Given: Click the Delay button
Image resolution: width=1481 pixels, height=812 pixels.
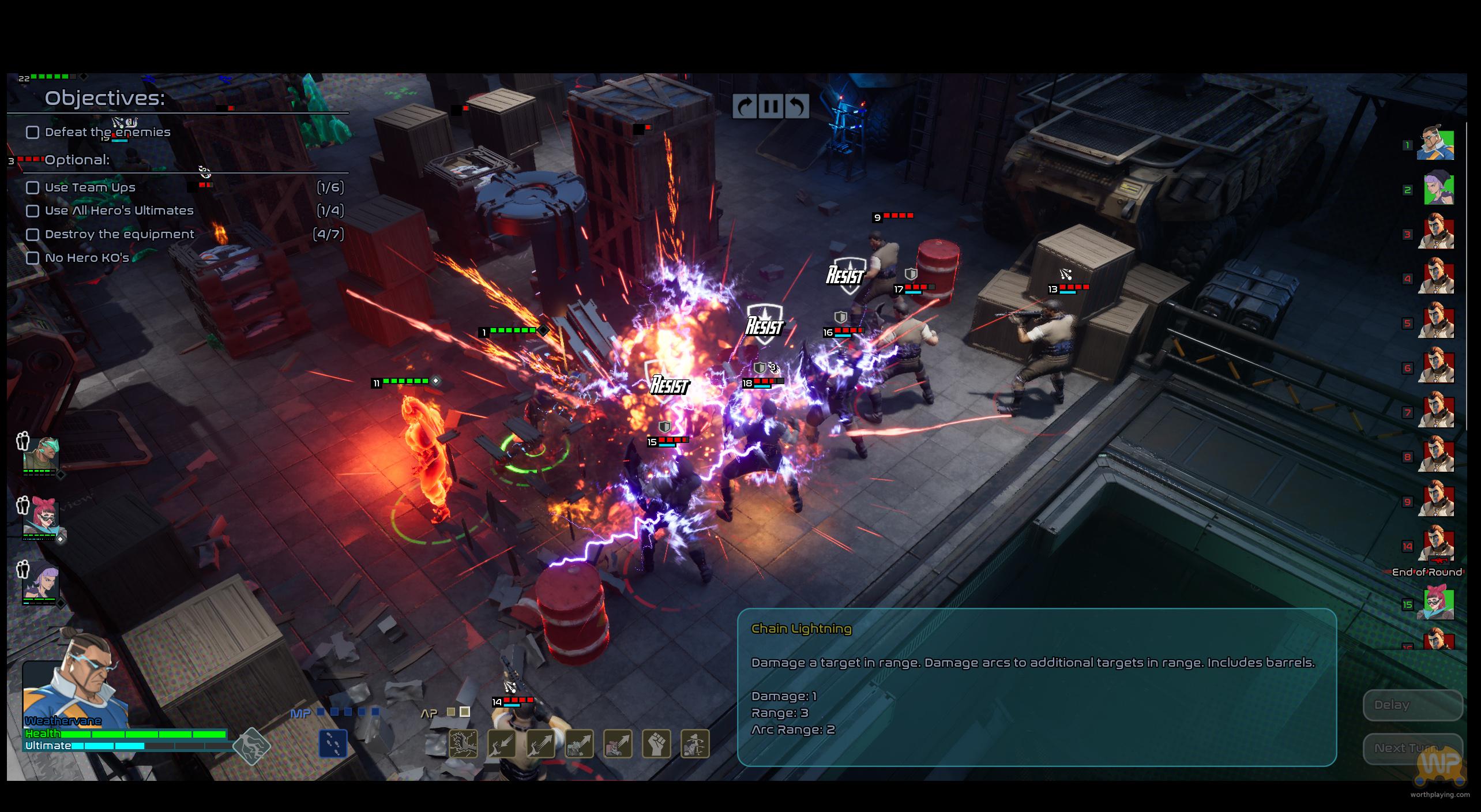Looking at the screenshot, I should pyautogui.click(x=1412, y=705).
